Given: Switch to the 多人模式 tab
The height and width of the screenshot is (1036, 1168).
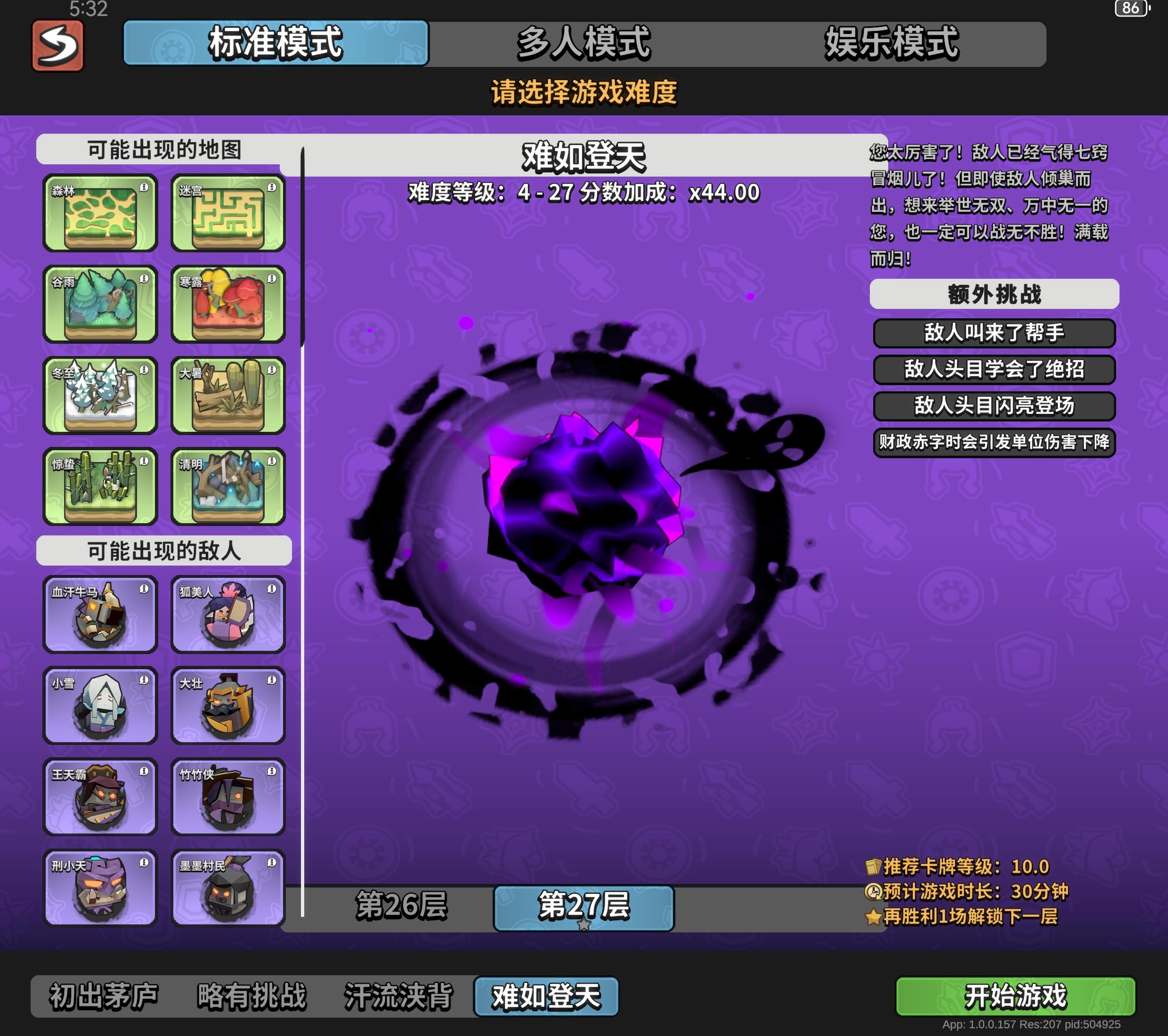Looking at the screenshot, I should coord(583,46).
